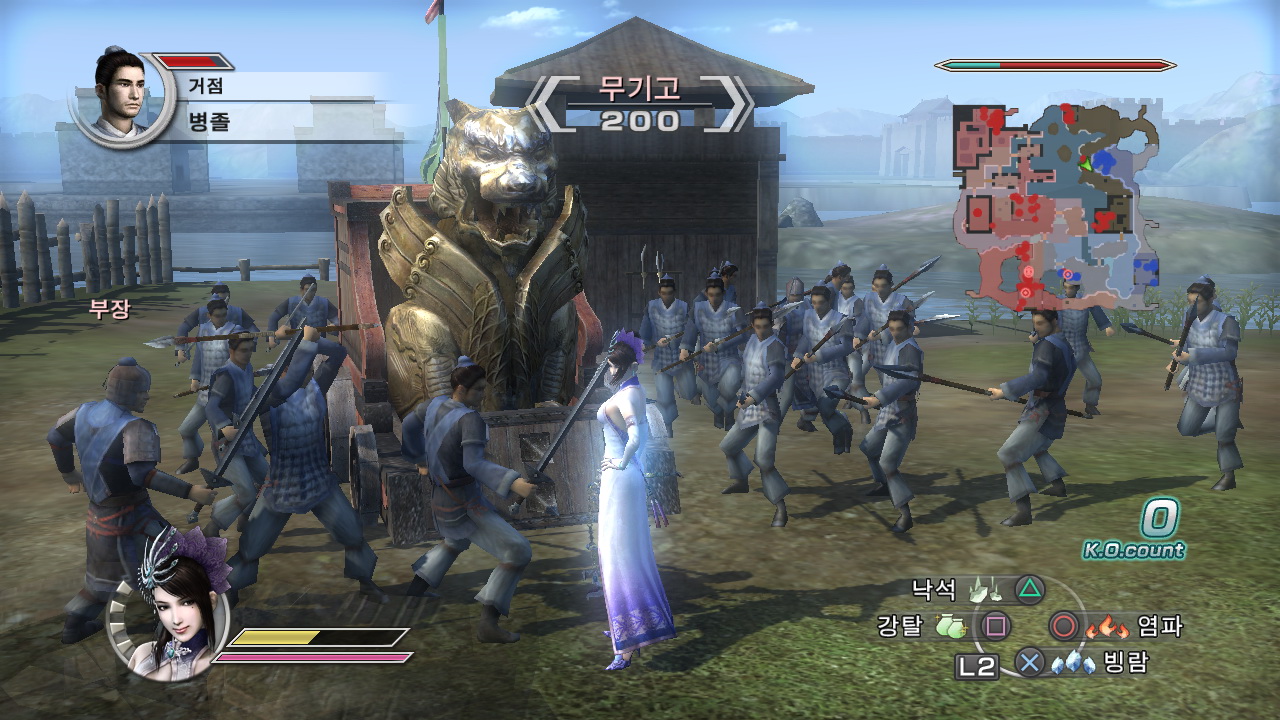Use the 강탈 green pouch skill icon
The width and height of the screenshot is (1280, 720).
click(951, 627)
